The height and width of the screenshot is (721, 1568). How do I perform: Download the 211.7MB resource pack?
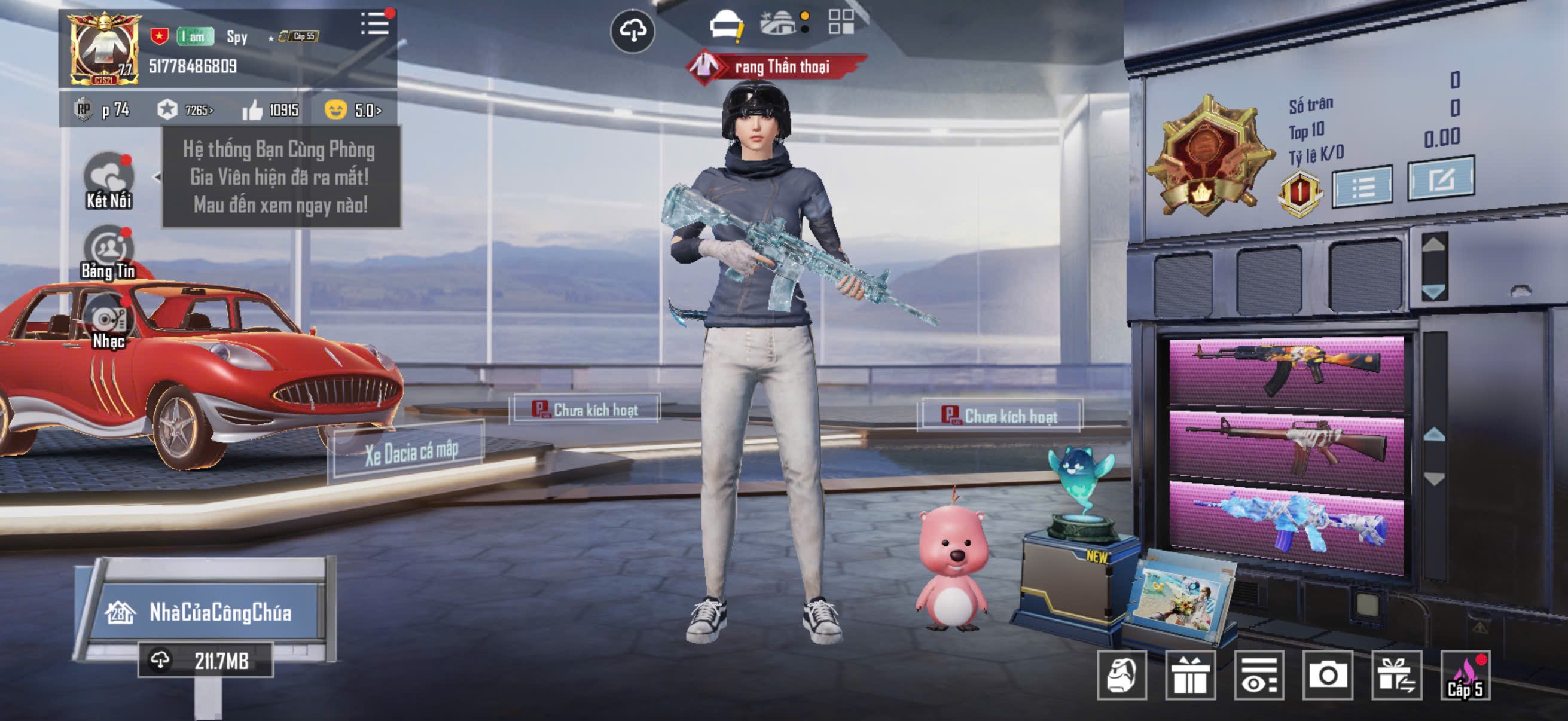206,660
